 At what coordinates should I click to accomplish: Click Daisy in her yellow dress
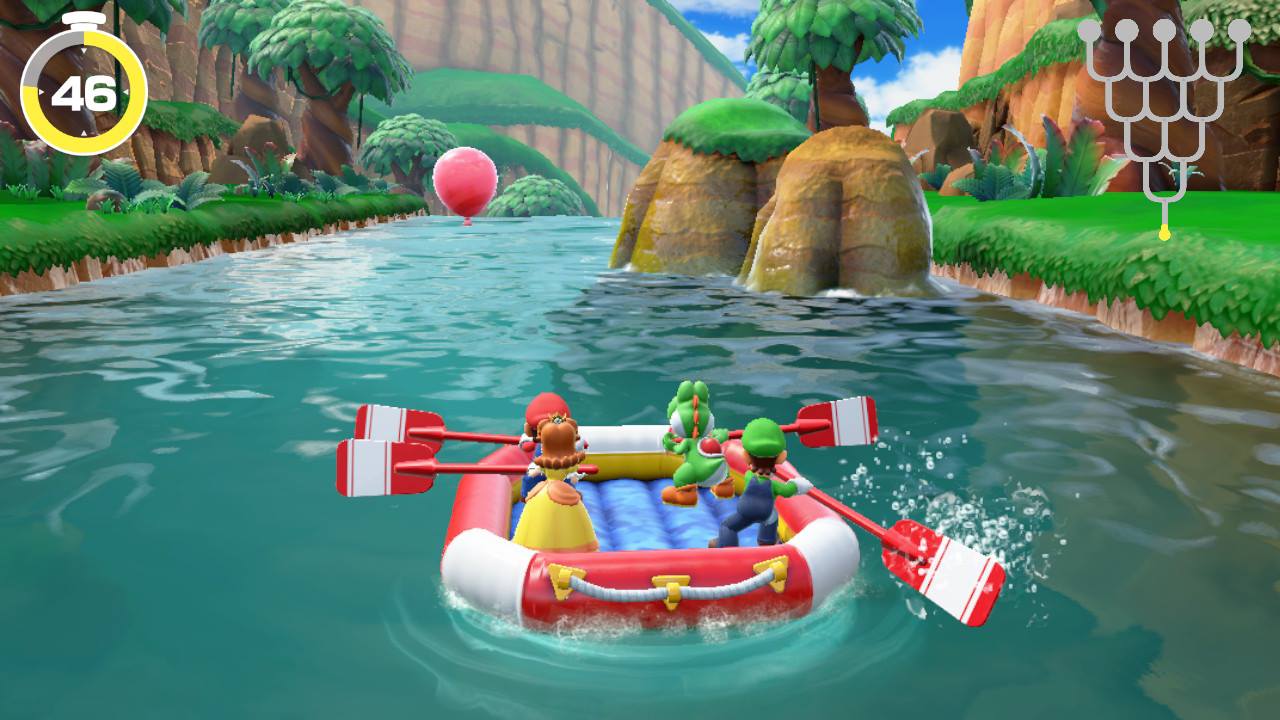[x=560, y=490]
